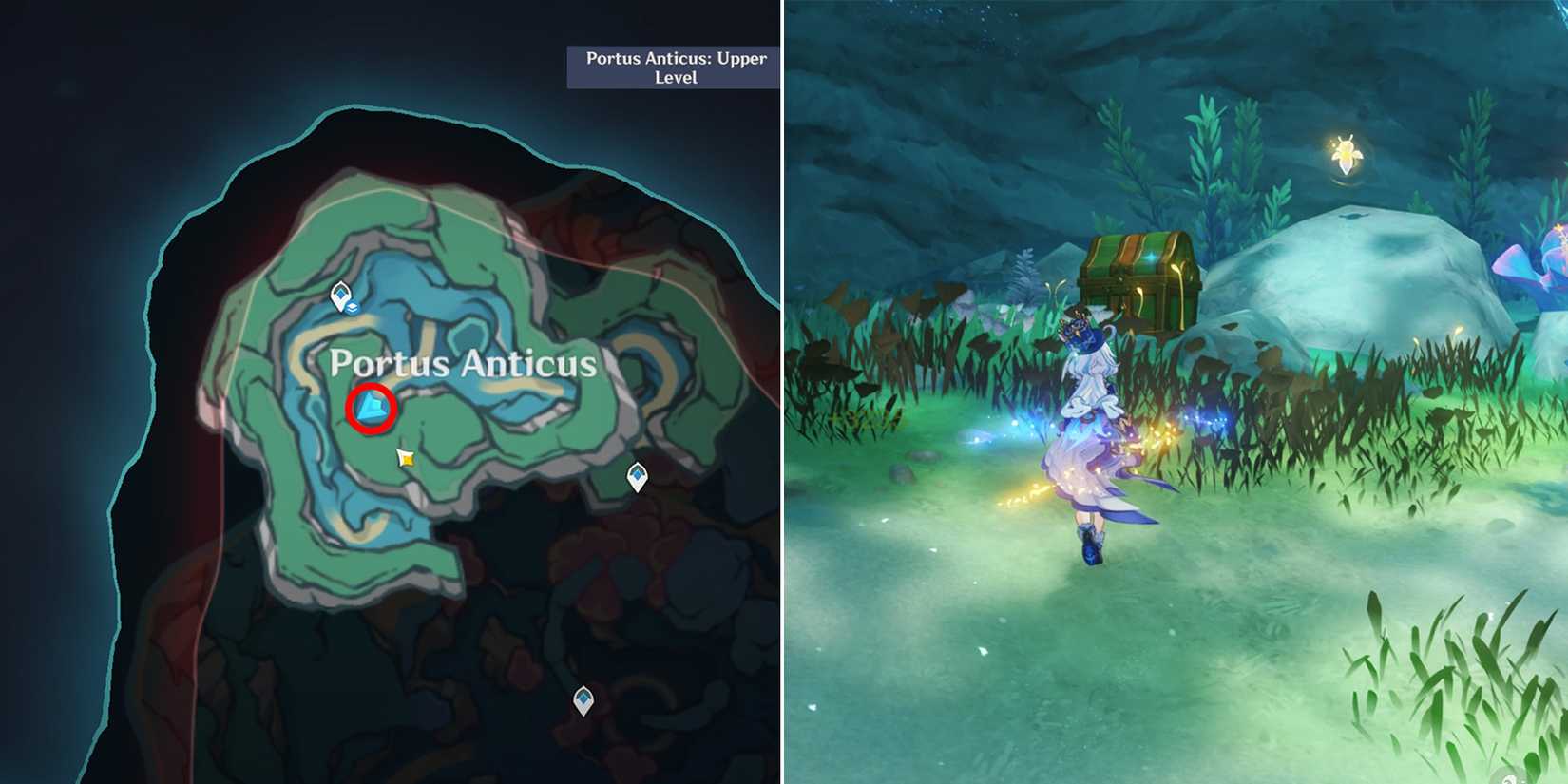
Task: Select the yellow star custom pin below the chest marker
Action: (406, 458)
